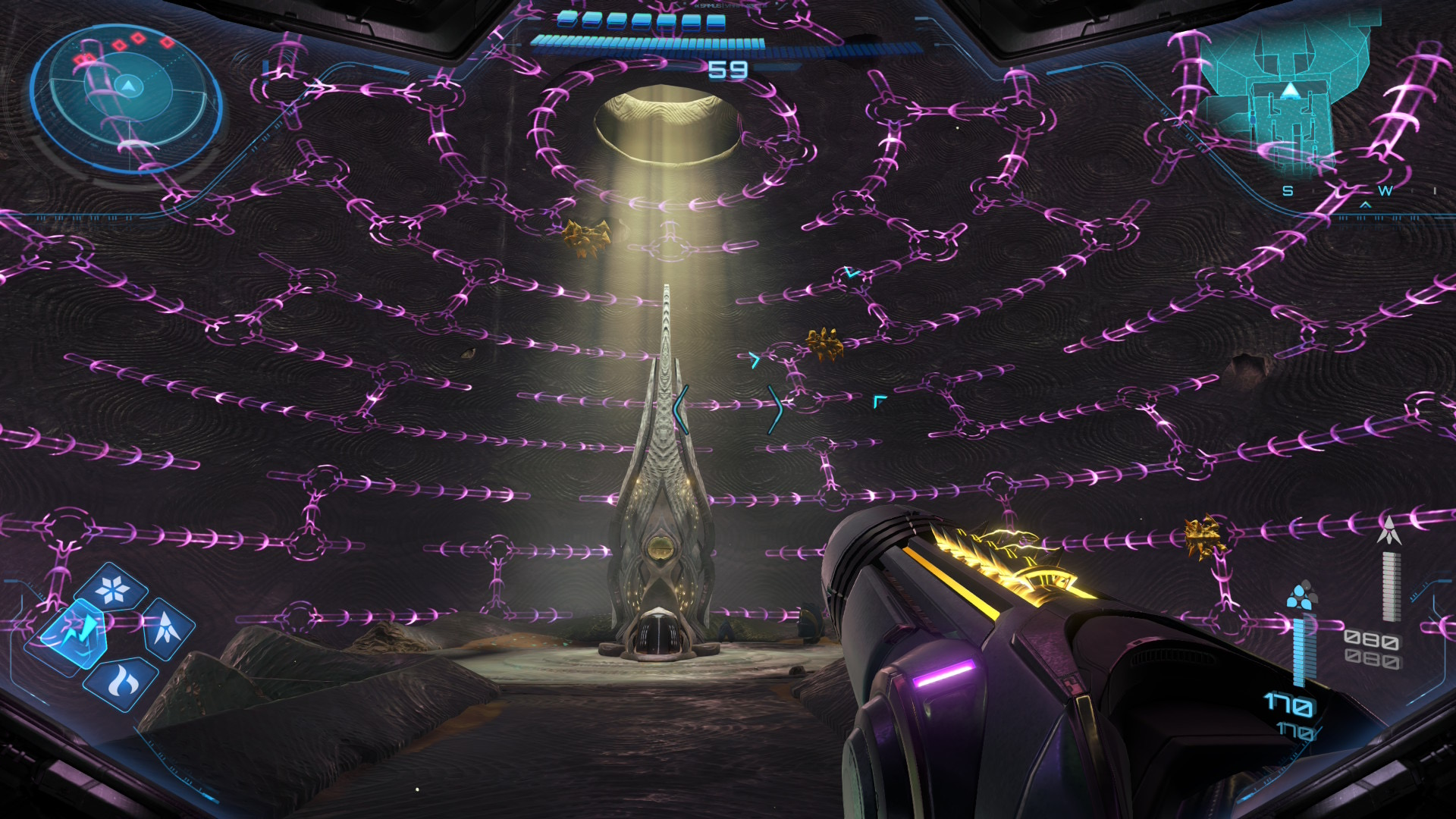Select the snowflake ice shot icon
The width and height of the screenshot is (1456, 819).
coord(114,589)
